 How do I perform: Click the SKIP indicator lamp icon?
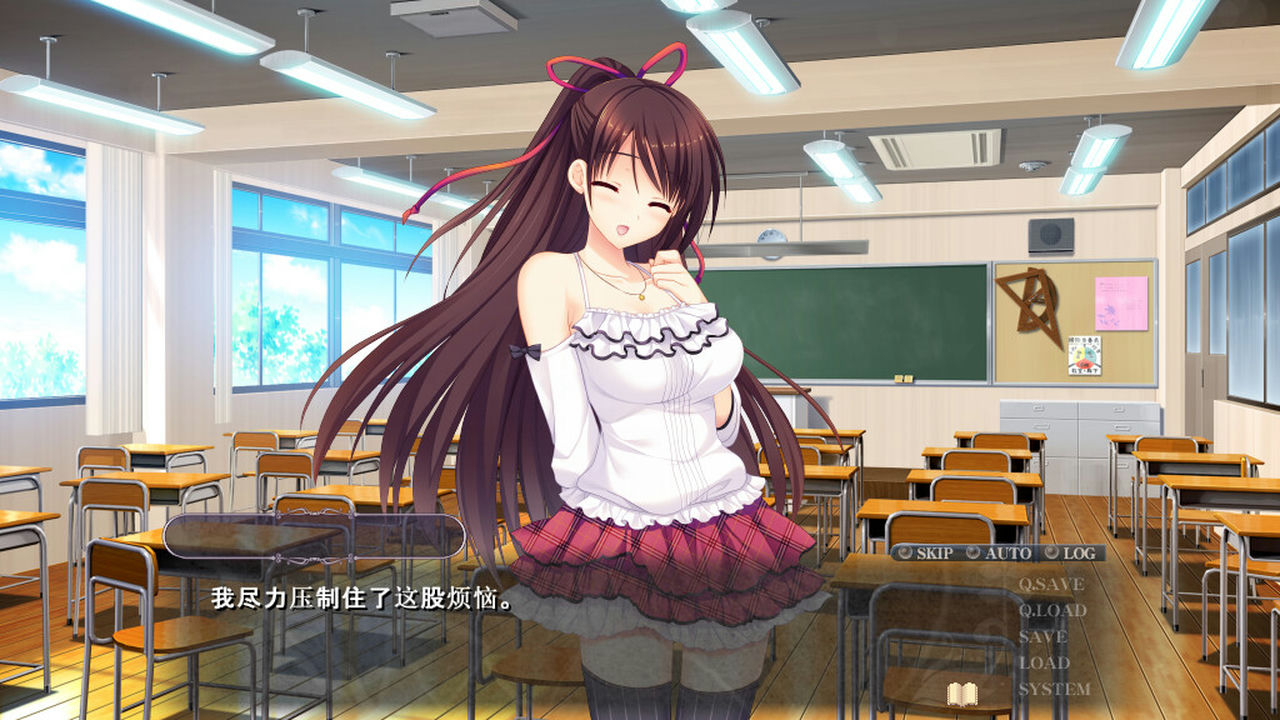[x=904, y=553]
